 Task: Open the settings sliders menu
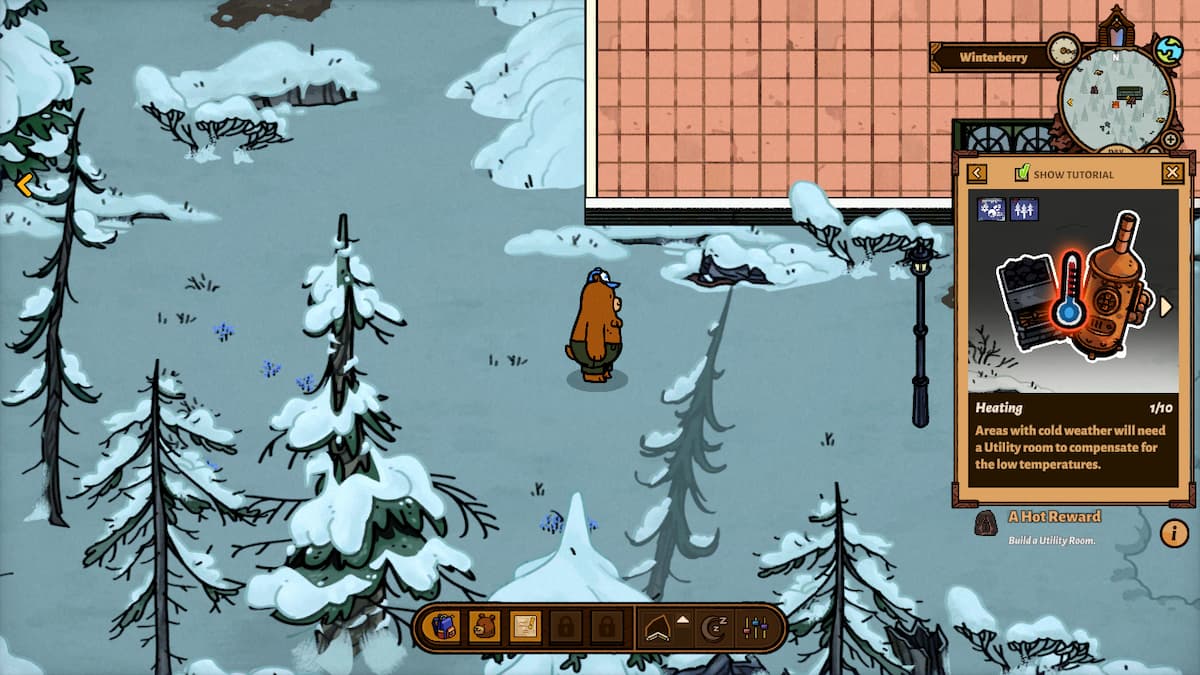[755, 627]
